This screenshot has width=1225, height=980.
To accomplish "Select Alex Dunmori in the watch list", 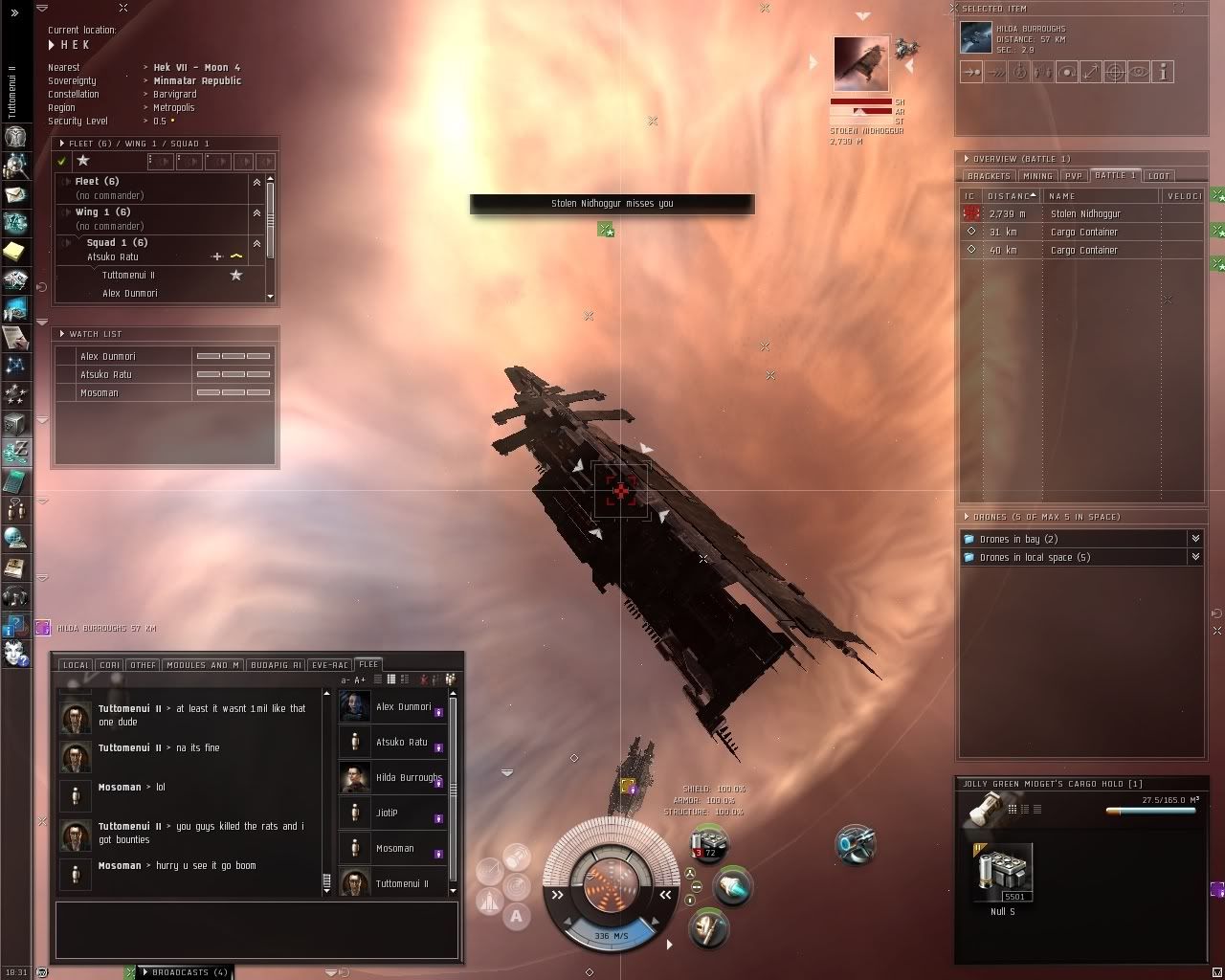I will click(108, 356).
